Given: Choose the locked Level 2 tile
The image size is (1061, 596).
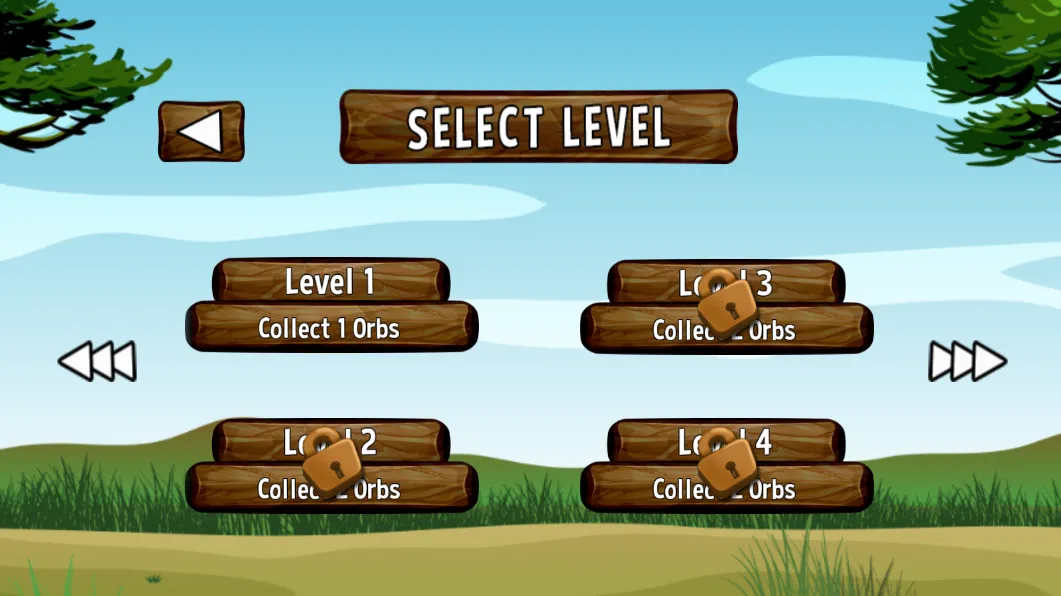Looking at the screenshot, I should pos(331,465).
